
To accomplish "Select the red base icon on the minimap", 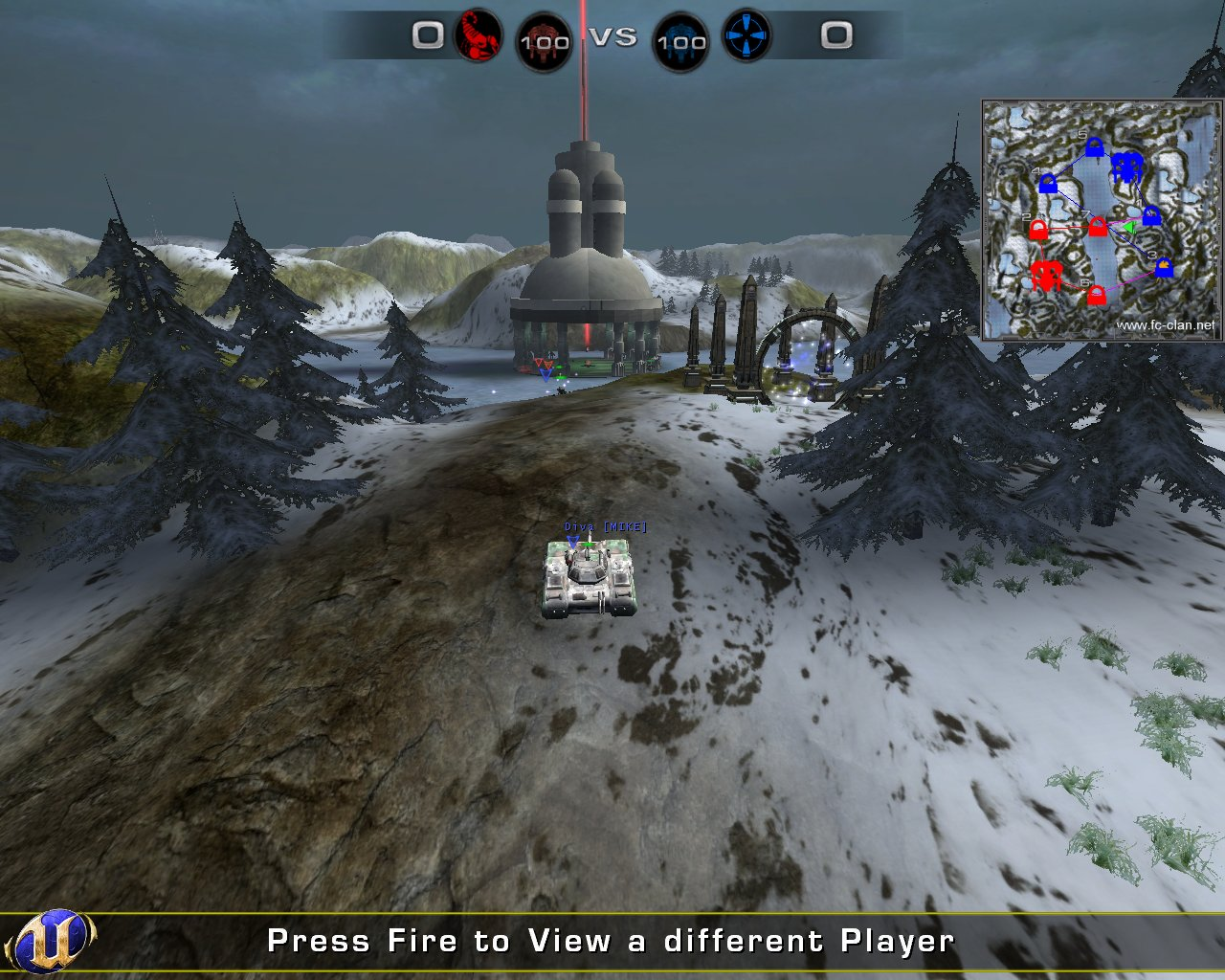I will coord(1047,275).
